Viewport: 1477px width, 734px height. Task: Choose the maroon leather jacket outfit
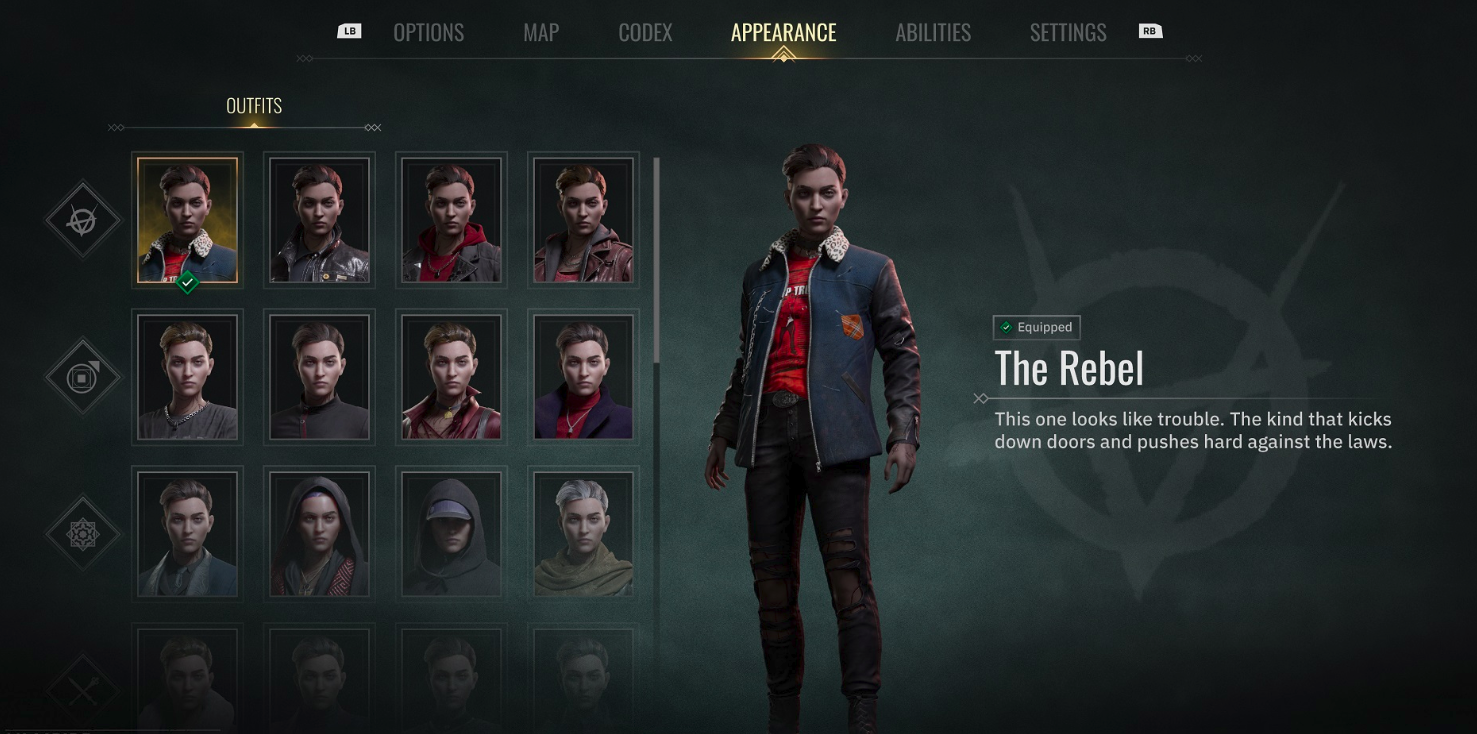point(583,220)
